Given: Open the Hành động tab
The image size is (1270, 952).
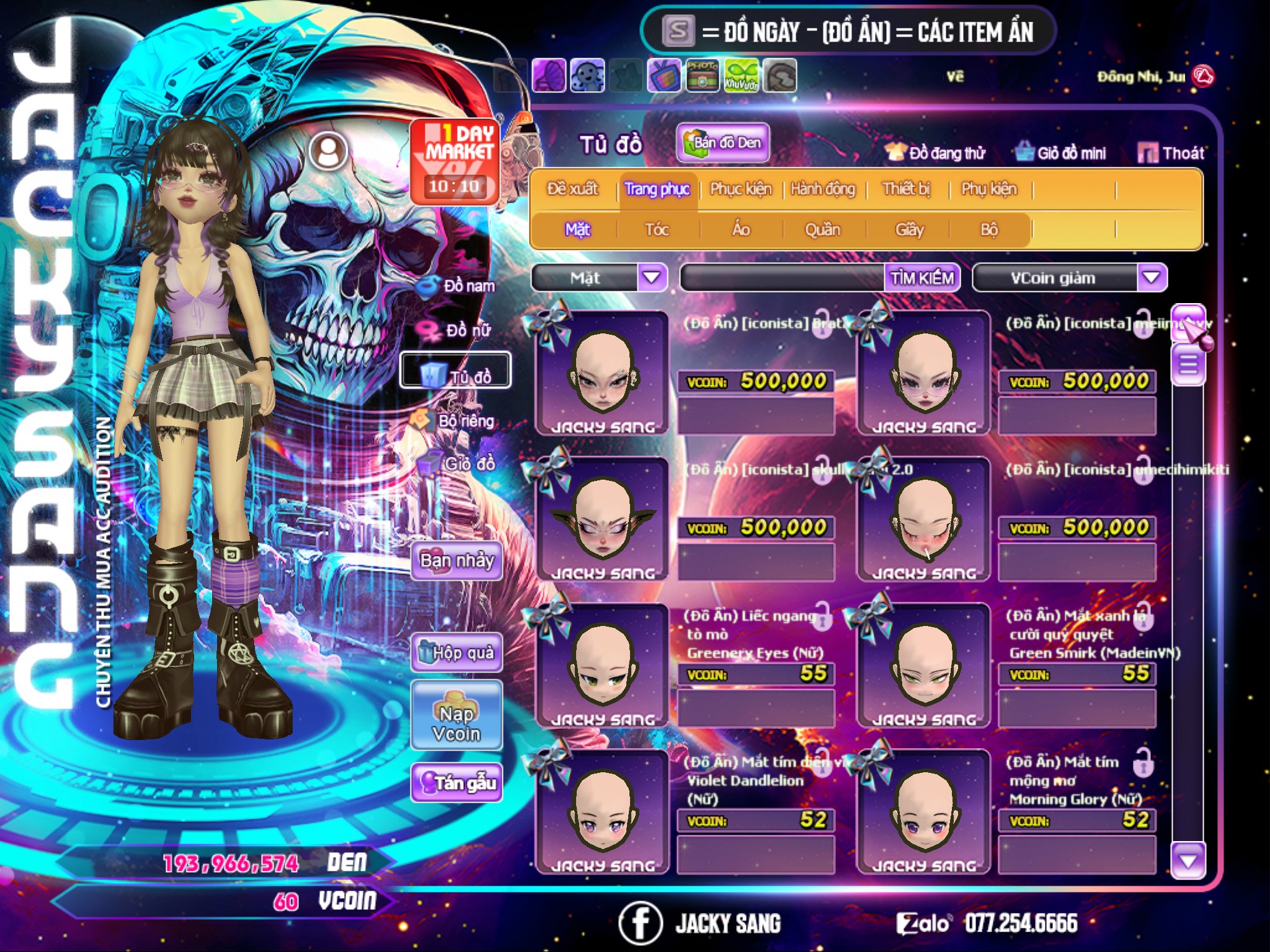Looking at the screenshot, I should [823, 189].
